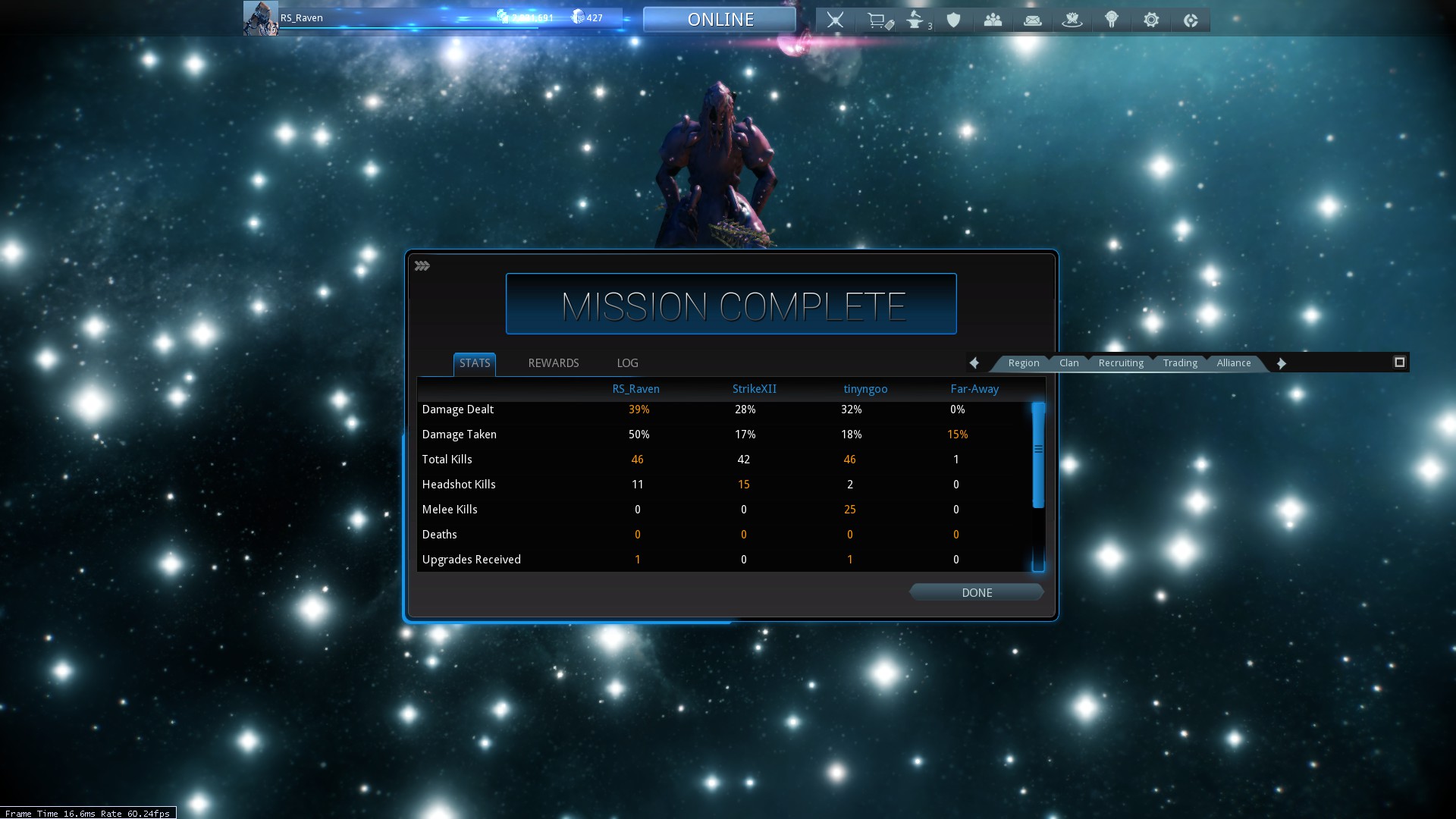Open the group of people icon
Viewport: 1456px width, 819px height.
[x=993, y=20]
